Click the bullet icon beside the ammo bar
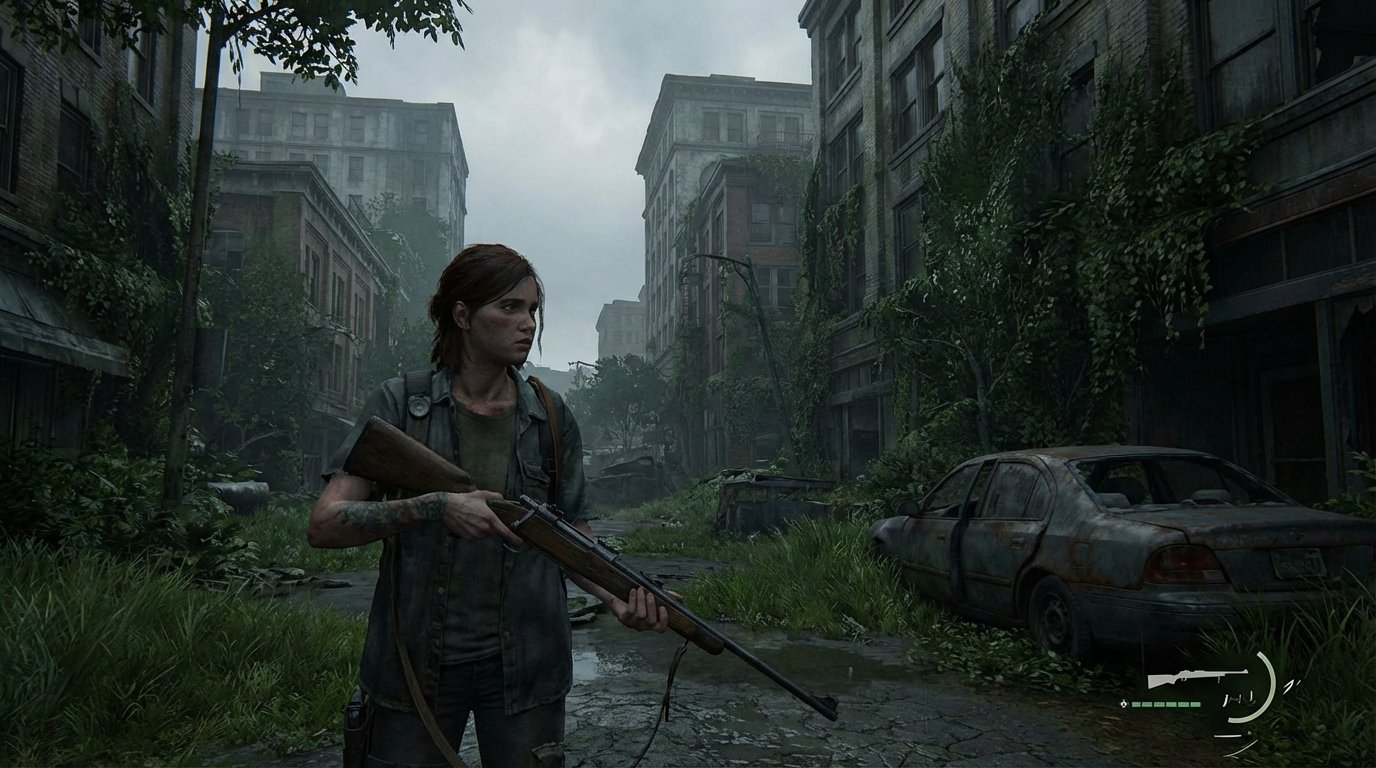The width and height of the screenshot is (1376, 768). point(1124,704)
